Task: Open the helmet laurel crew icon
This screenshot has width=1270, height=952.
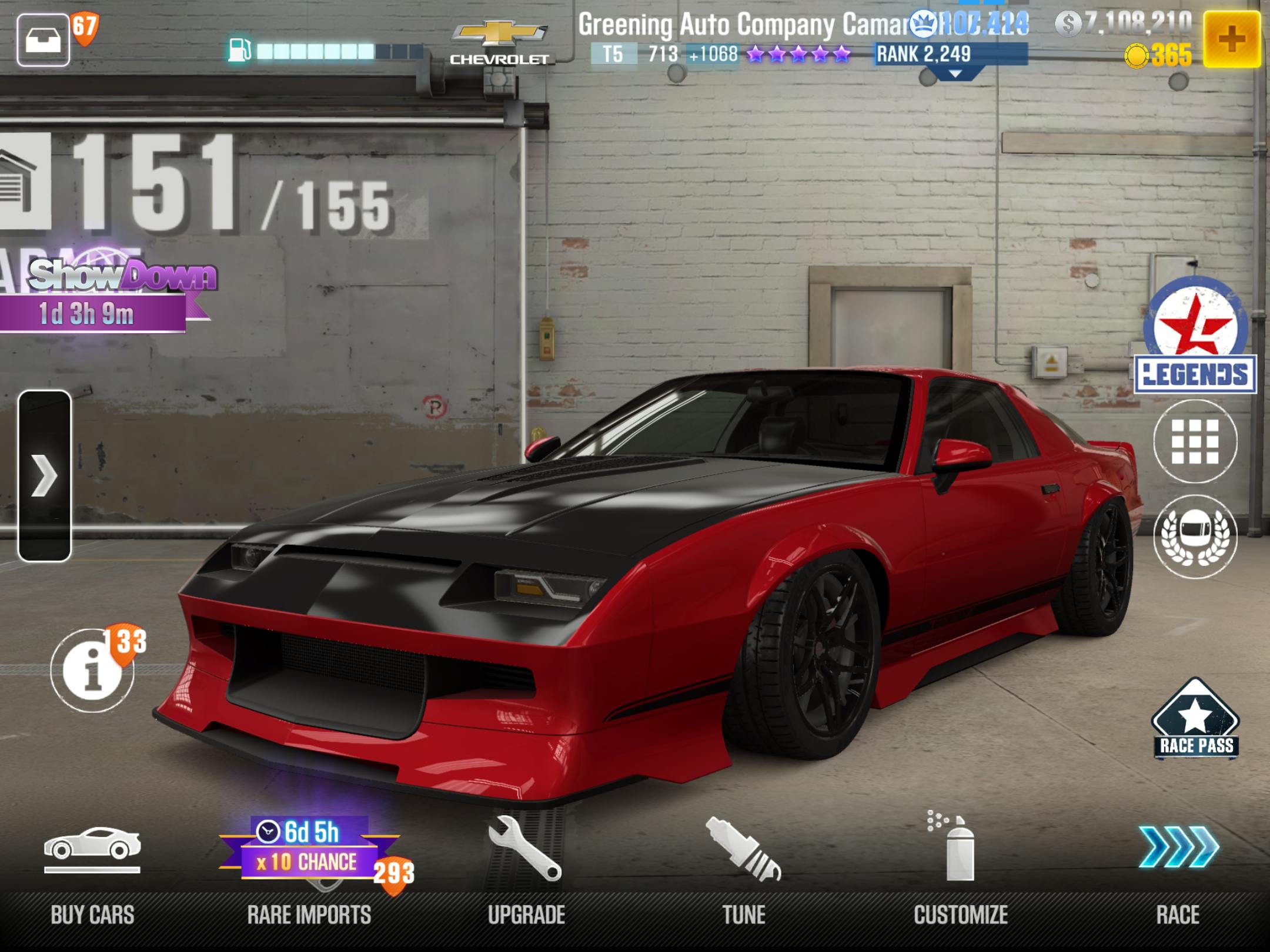Action: point(1195,536)
